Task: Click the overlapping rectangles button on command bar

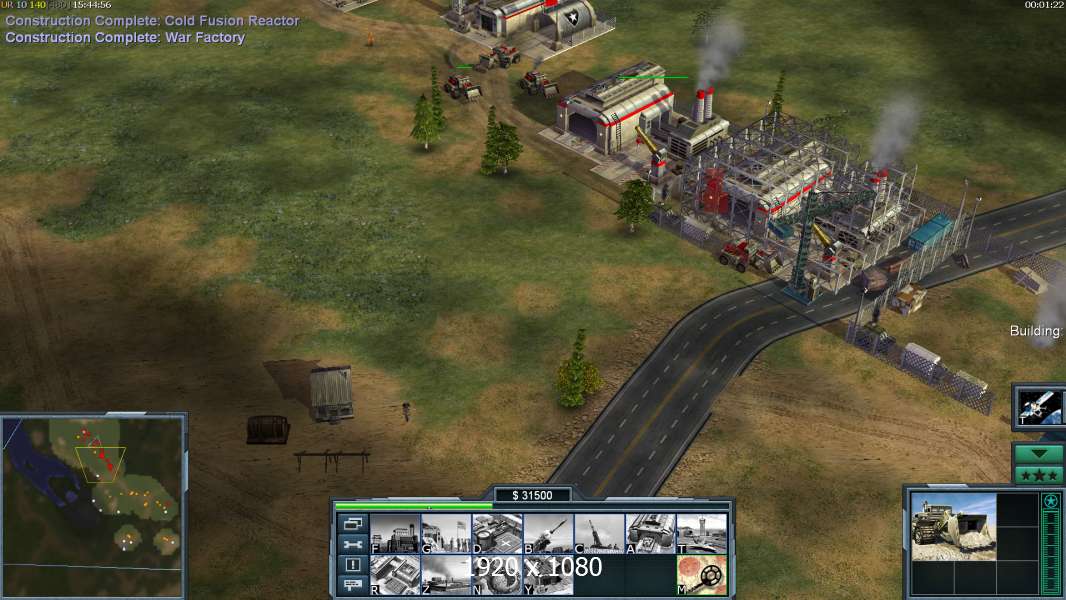Action: 352,524
